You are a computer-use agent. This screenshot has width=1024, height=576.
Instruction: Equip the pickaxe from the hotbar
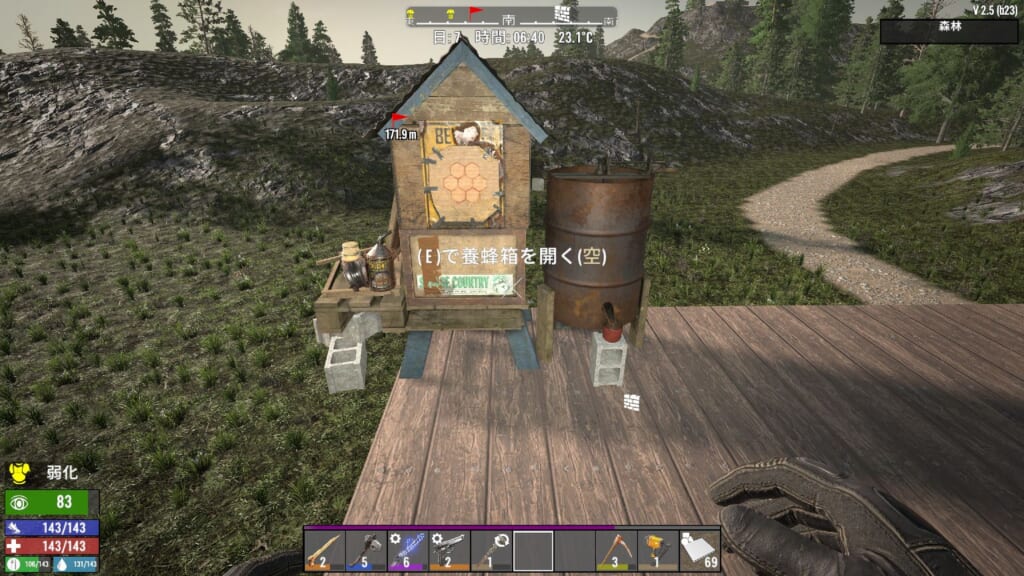point(616,550)
